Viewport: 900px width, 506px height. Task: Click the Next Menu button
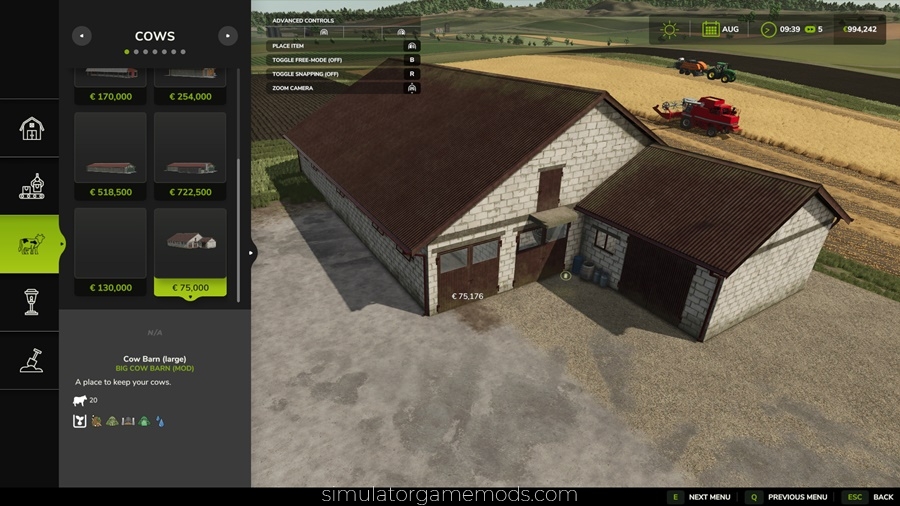pos(700,497)
